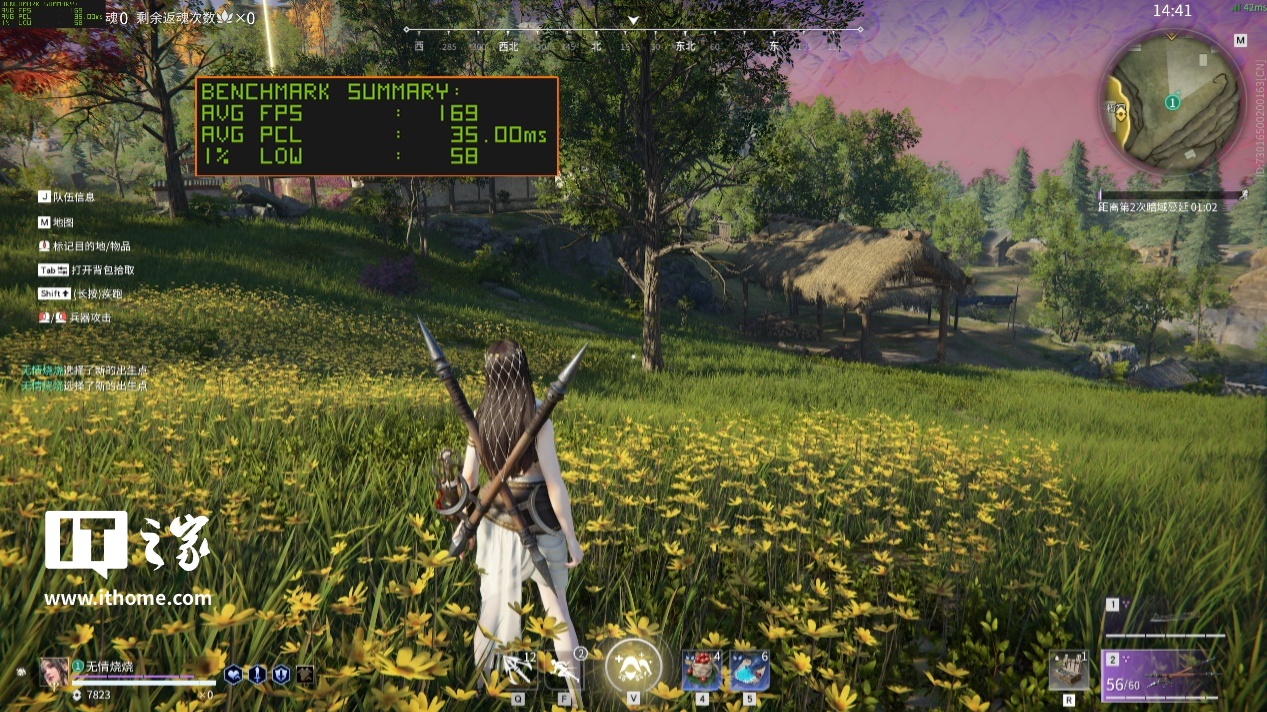Choose weapon slot 1 above the purple slot
1267x712 pixels.
[x=1164, y=619]
